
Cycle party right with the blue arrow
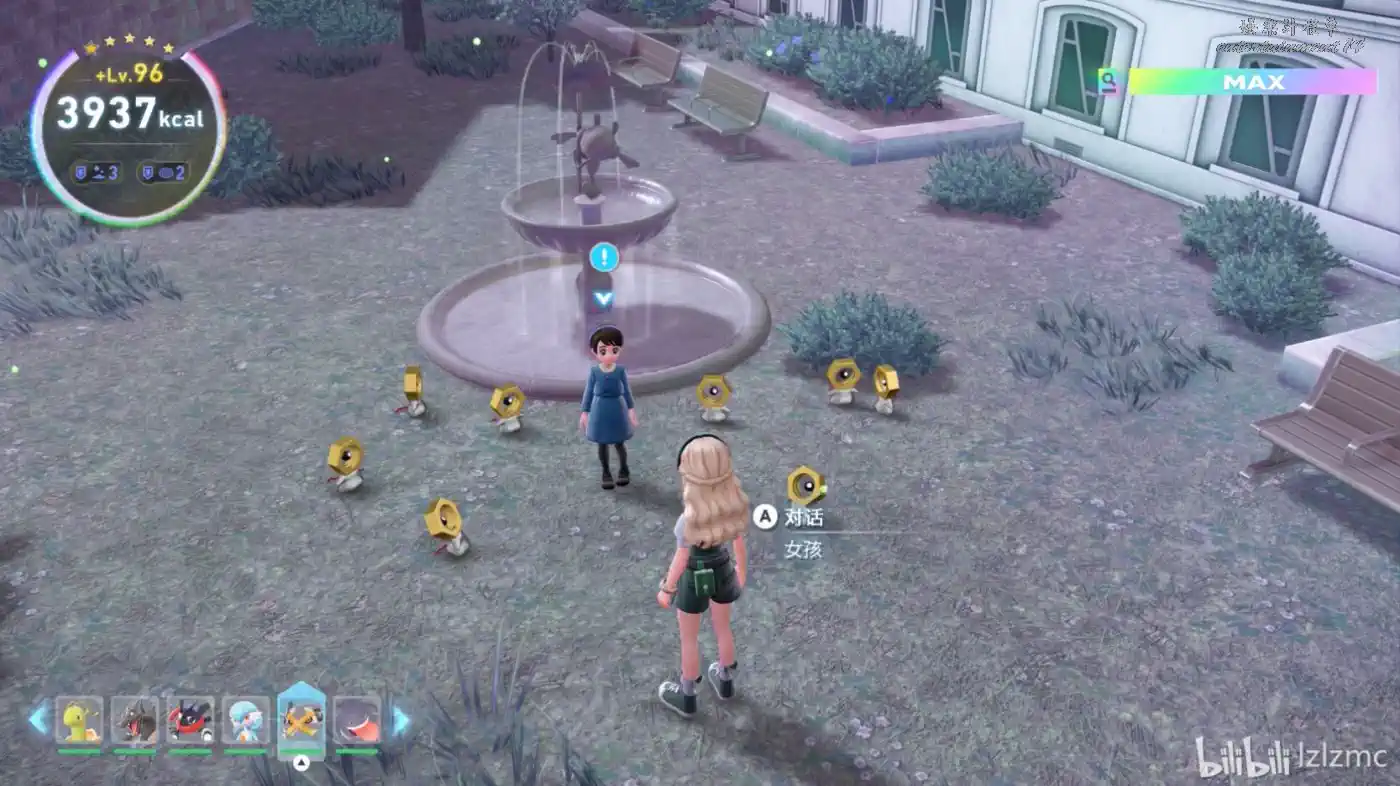point(400,720)
